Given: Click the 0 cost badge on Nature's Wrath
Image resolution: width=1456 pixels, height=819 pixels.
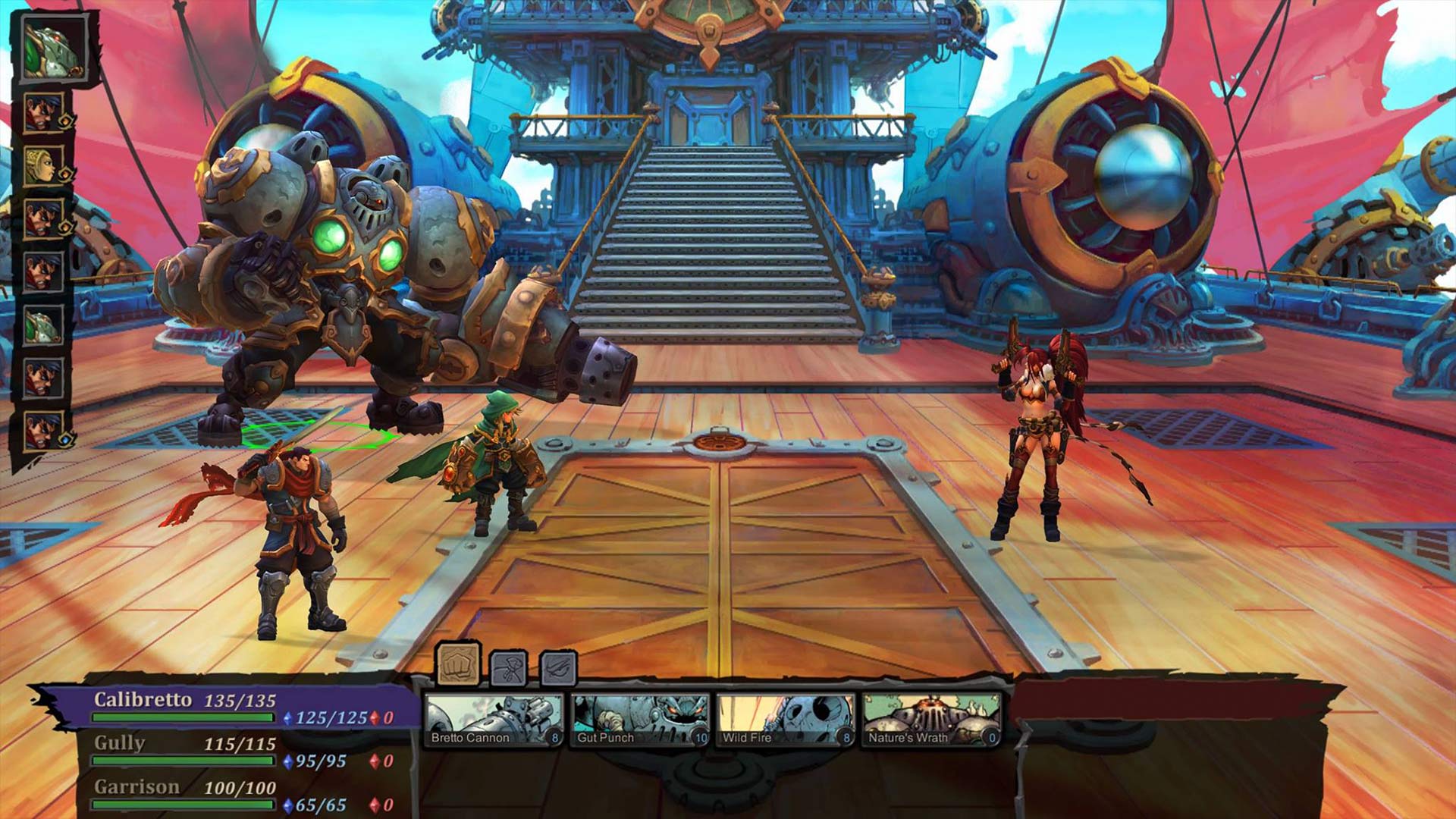Looking at the screenshot, I should (x=991, y=737).
